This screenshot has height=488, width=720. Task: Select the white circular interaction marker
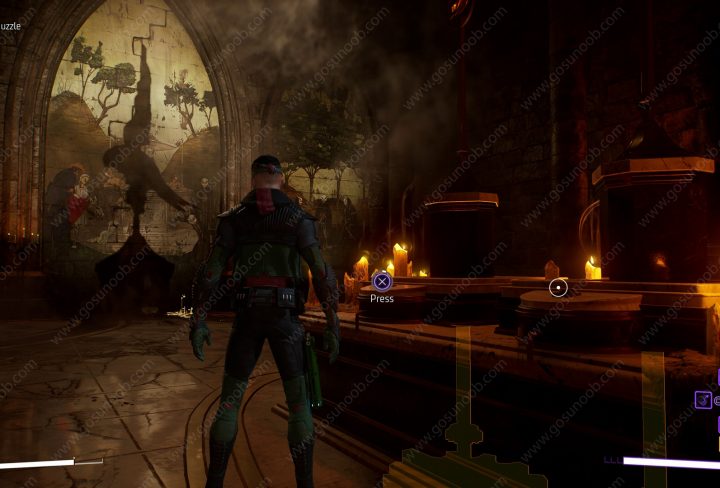coord(558,288)
